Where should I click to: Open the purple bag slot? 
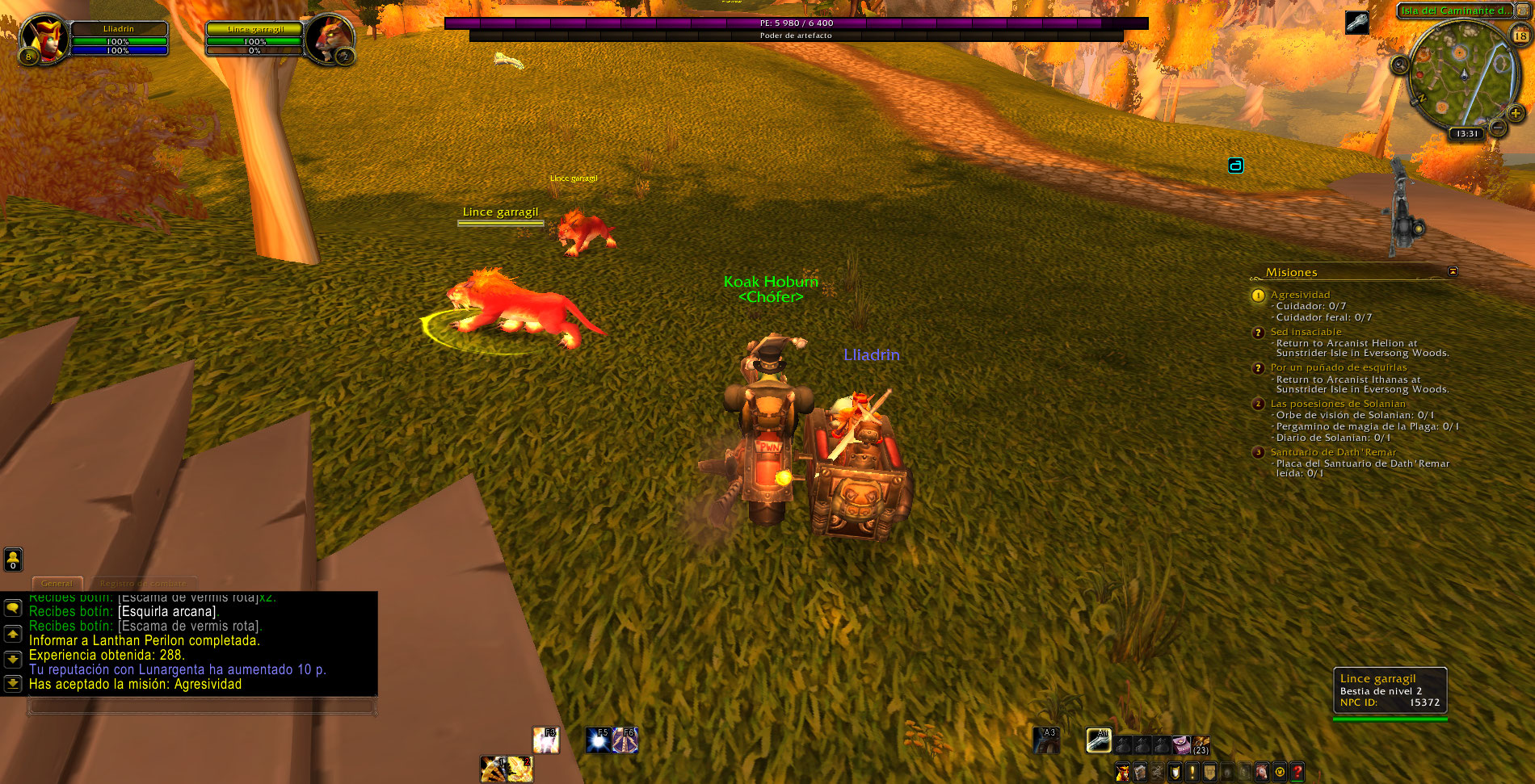[1181, 744]
